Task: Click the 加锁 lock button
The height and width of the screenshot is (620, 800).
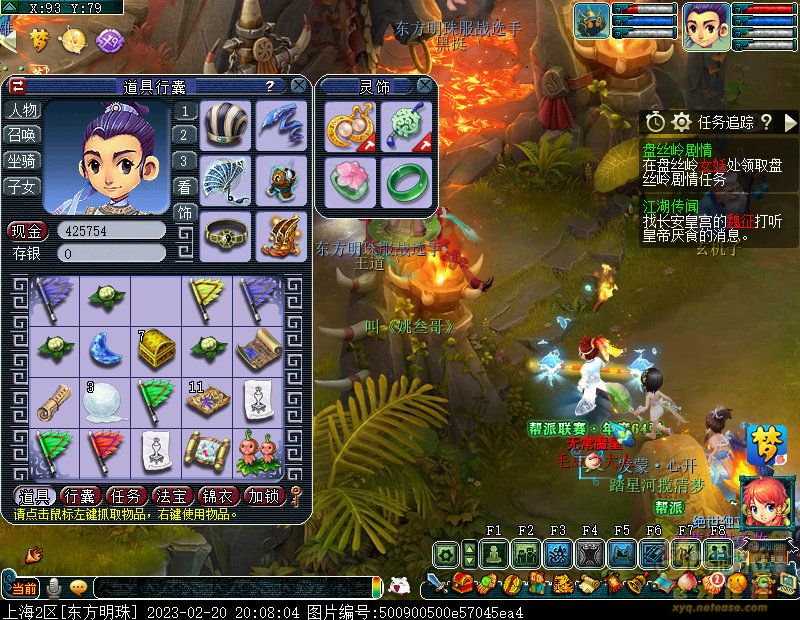Action: tap(263, 496)
